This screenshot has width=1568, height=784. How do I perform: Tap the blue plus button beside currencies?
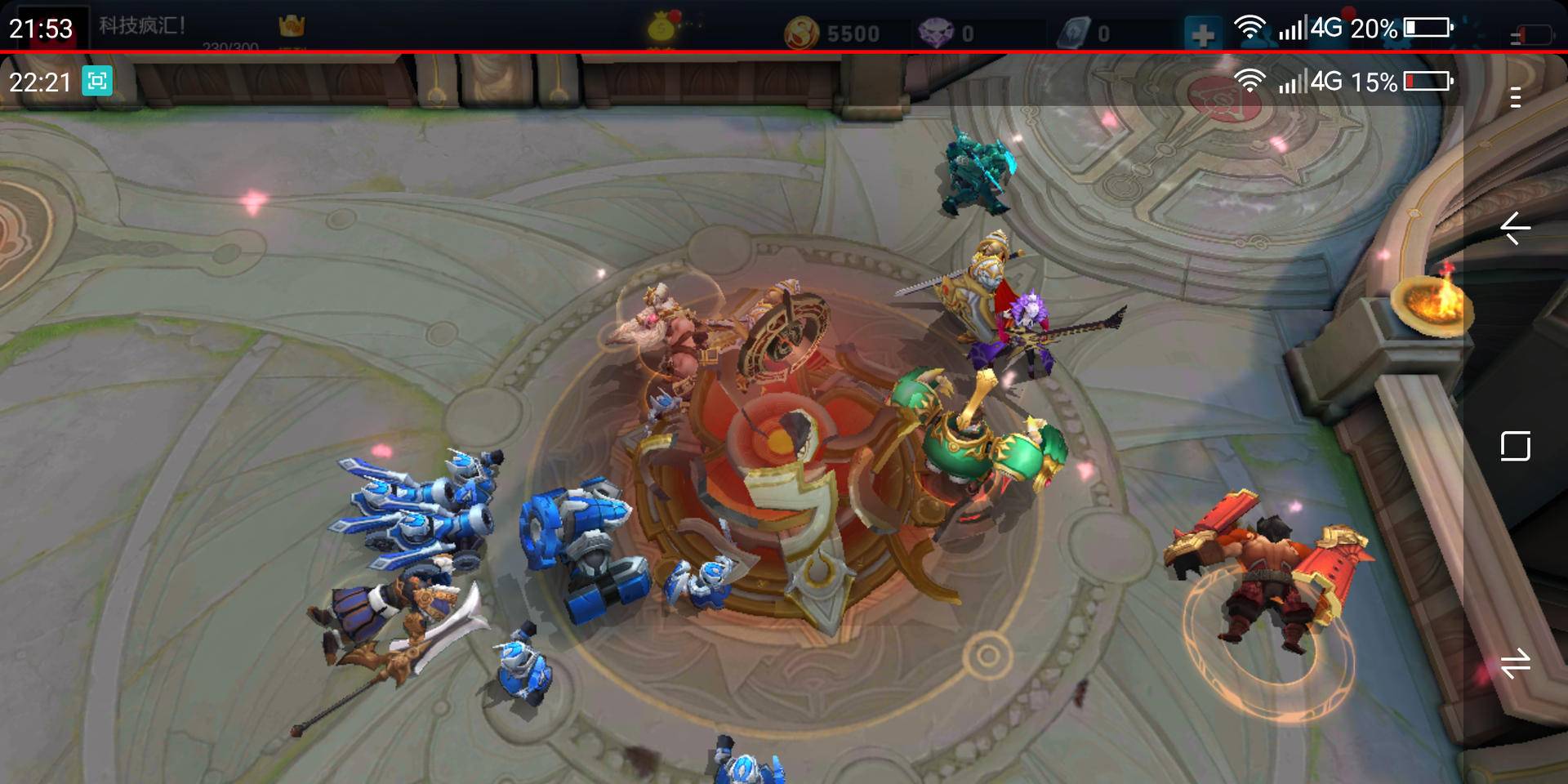(x=1201, y=34)
